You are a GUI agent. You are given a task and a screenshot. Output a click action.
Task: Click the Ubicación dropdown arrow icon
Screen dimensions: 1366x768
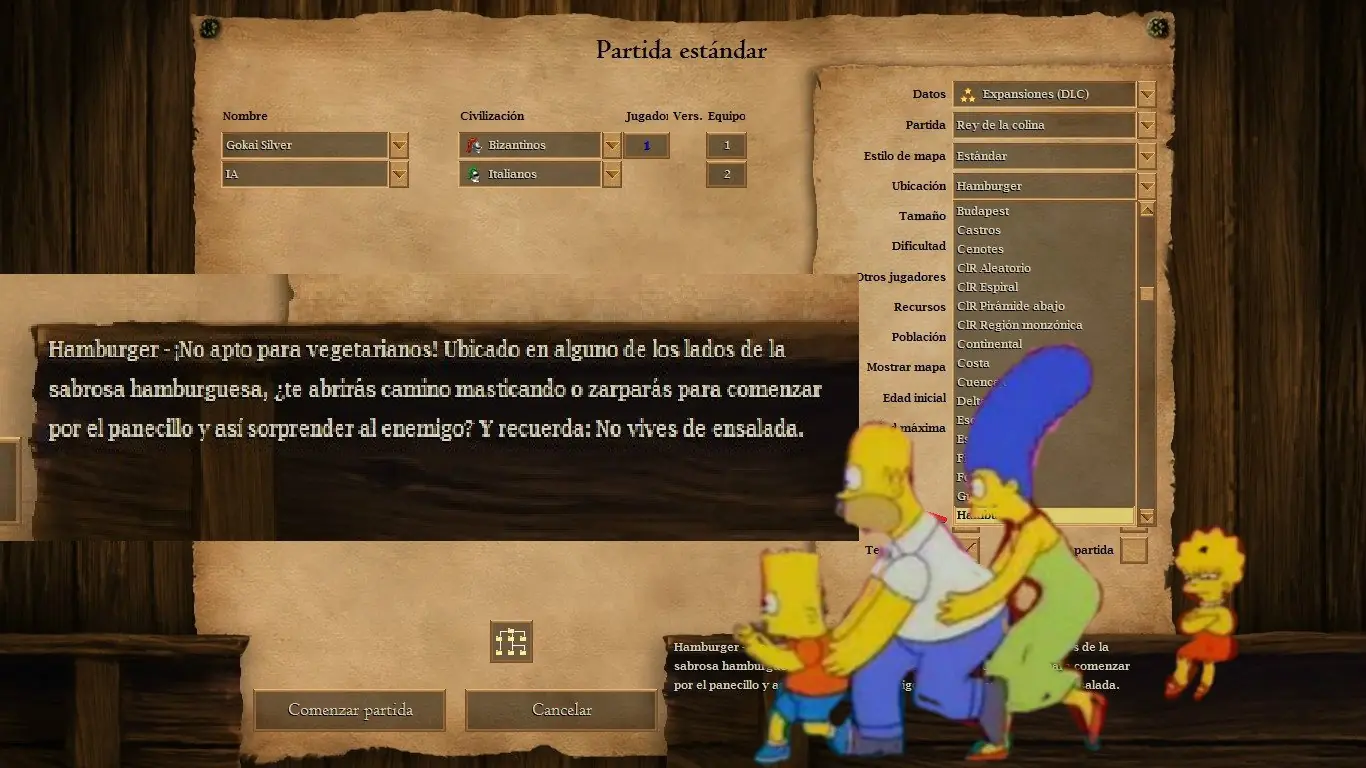(x=1147, y=185)
